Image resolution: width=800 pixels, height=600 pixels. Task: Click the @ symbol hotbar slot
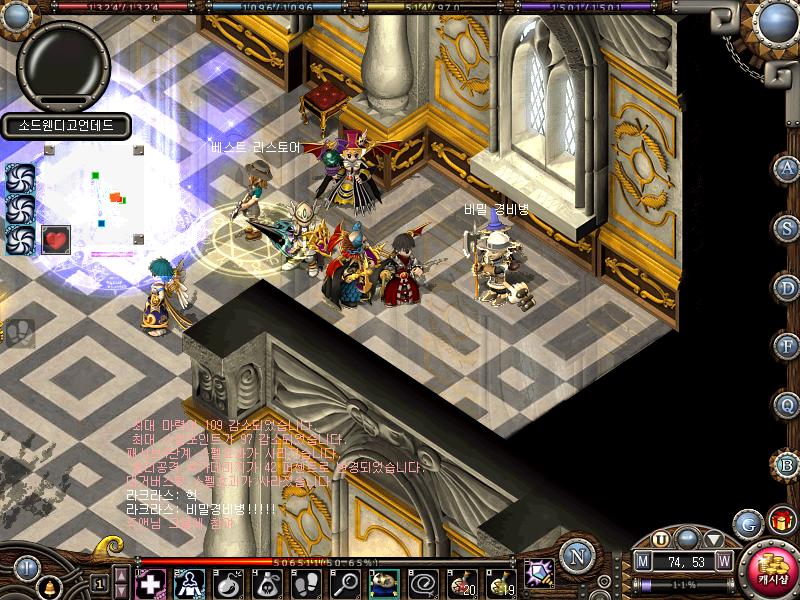pyautogui.click(x=424, y=582)
